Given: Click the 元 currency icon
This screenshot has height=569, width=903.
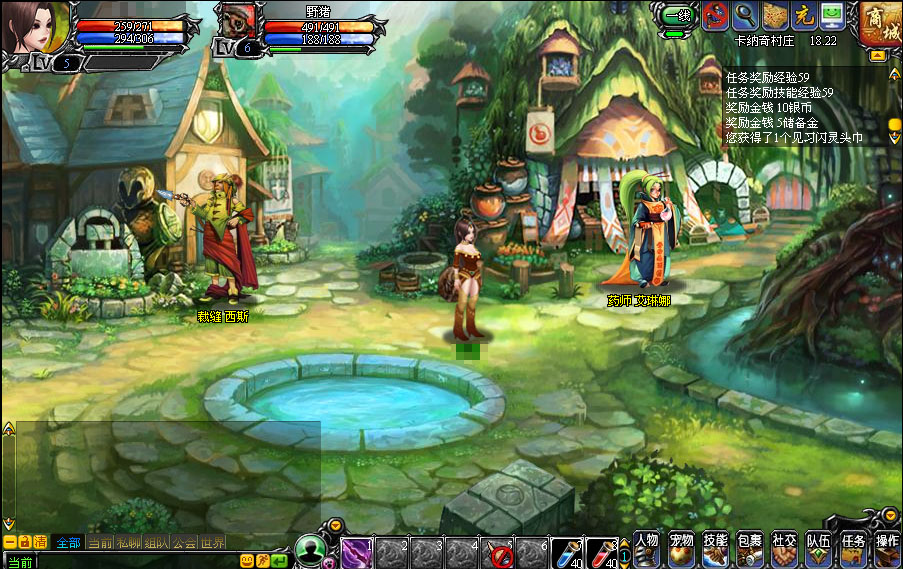Looking at the screenshot, I should (804, 15).
